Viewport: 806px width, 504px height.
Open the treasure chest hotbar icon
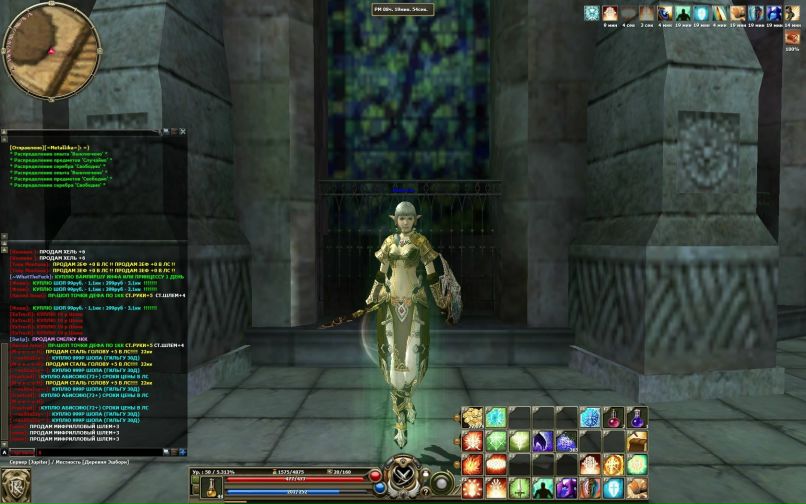(x=637, y=441)
